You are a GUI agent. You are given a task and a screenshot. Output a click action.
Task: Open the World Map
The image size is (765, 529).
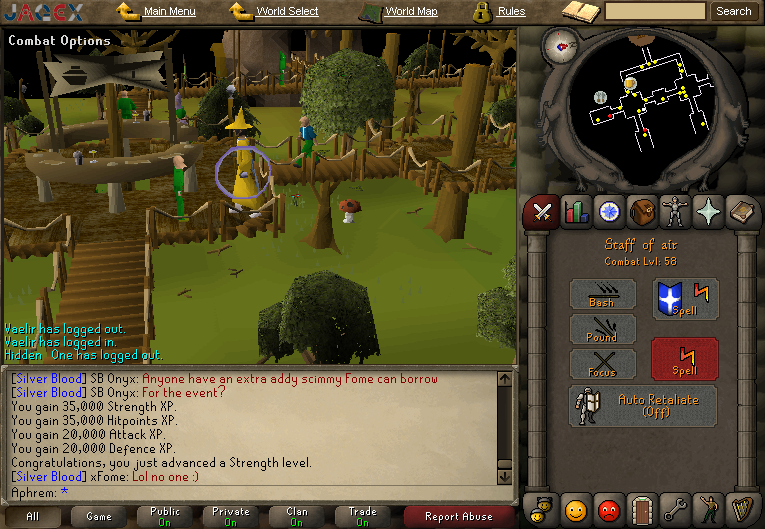coord(411,12)
